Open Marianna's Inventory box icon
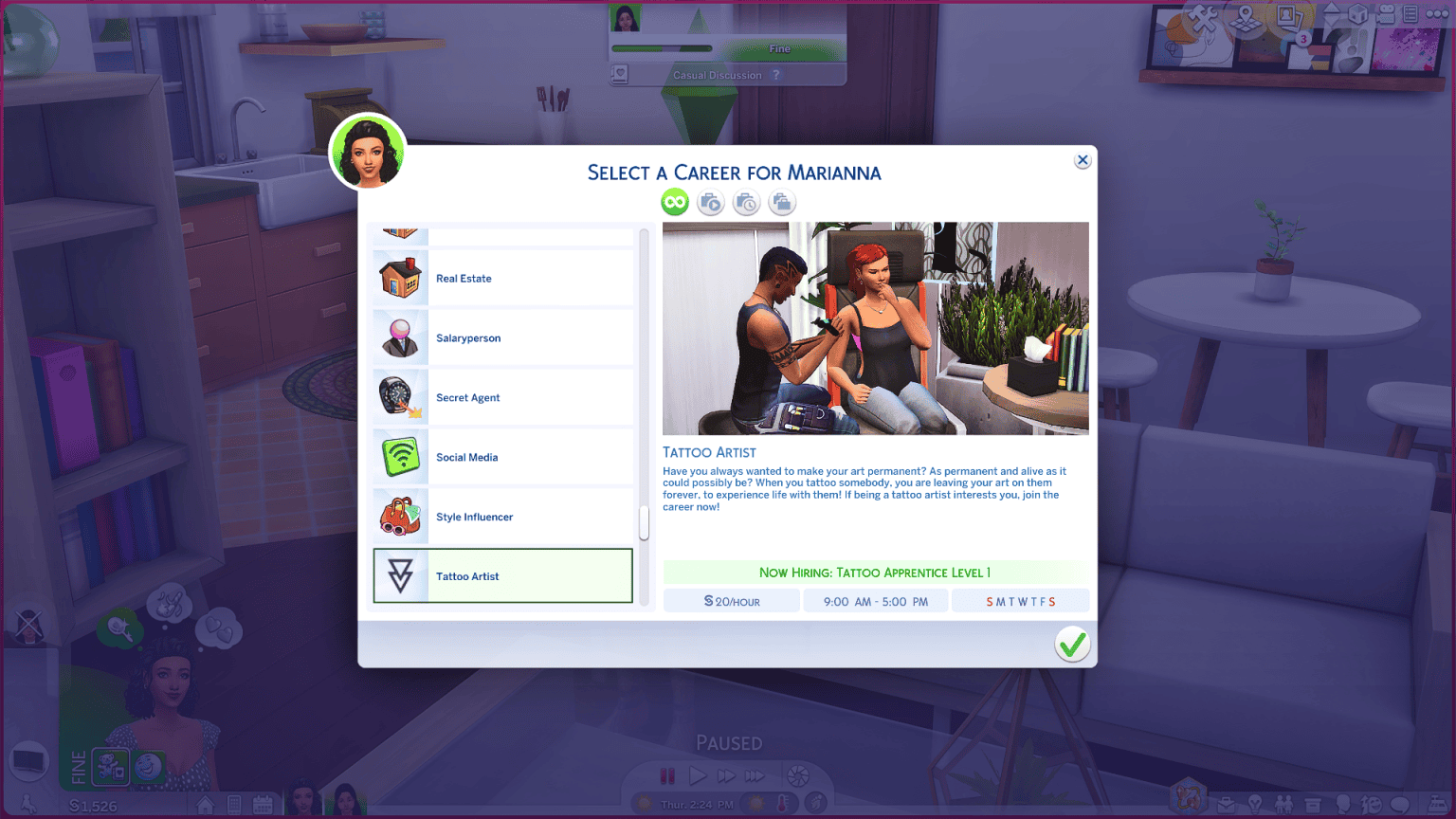This screenshot has height=819, width=1456. [1314, 804]
